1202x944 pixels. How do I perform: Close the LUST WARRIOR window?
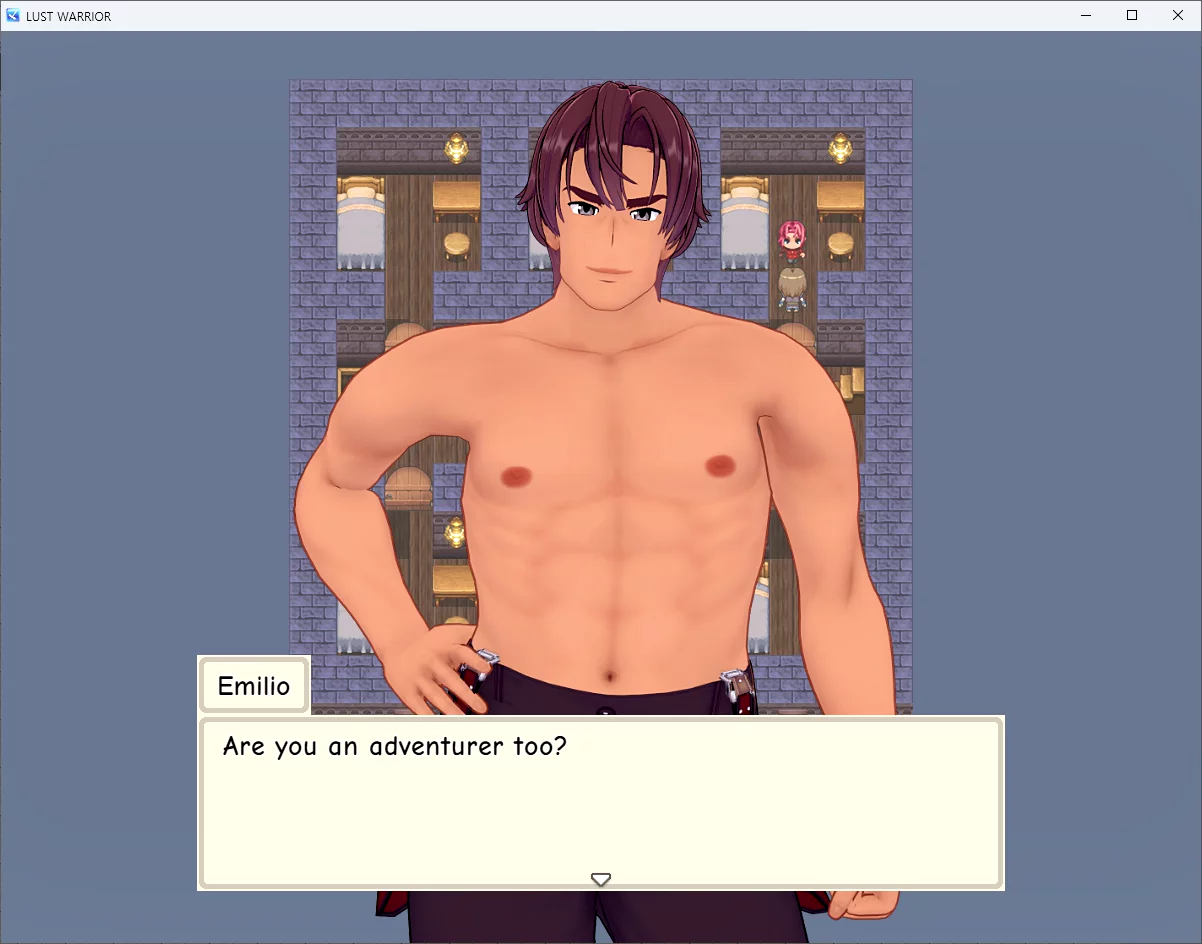[x=1177, y=15]
